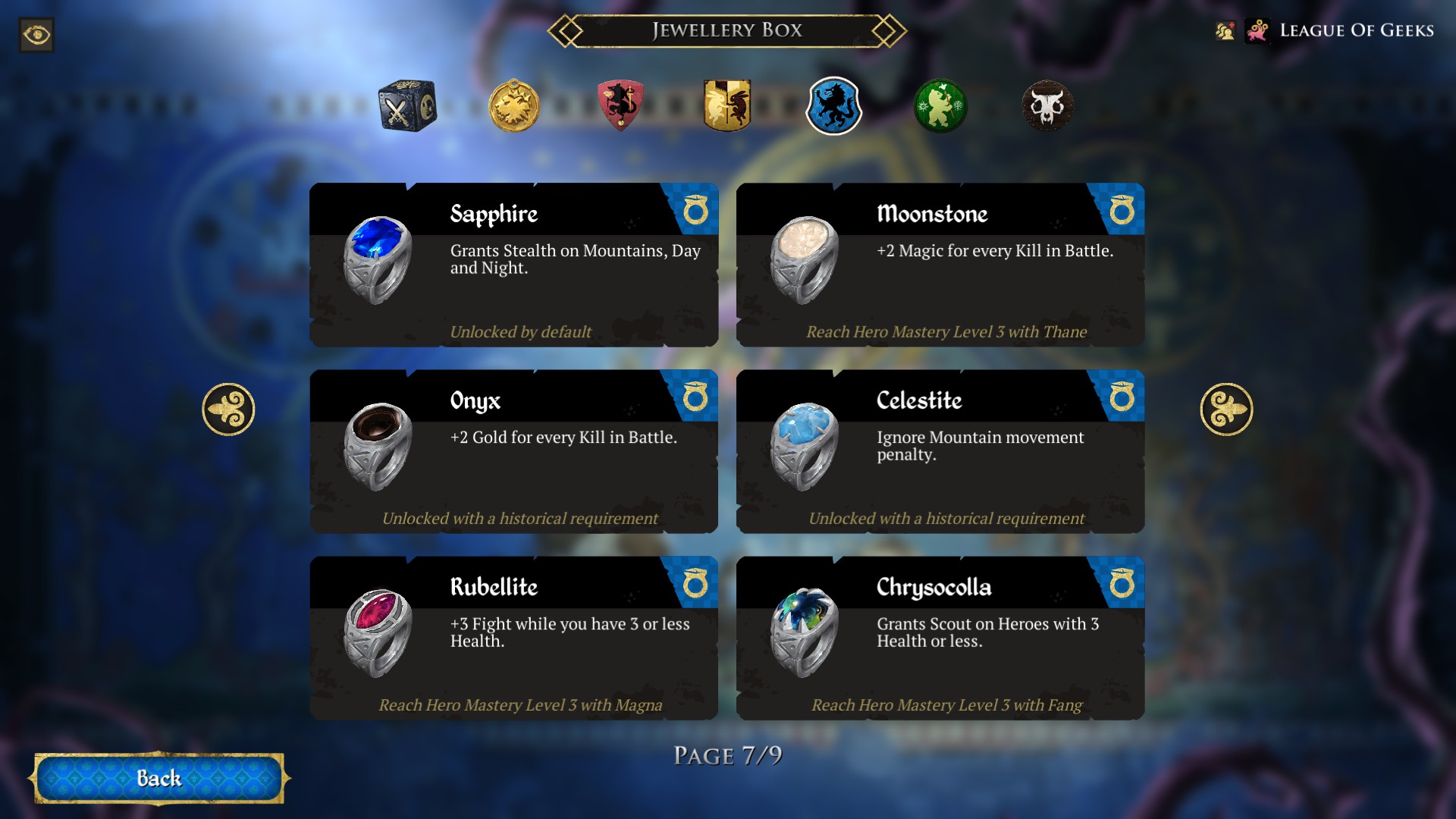Toggle the eye icon in the top-left corner
This screenshot has height=819, width=1456.
pos(36,35)
